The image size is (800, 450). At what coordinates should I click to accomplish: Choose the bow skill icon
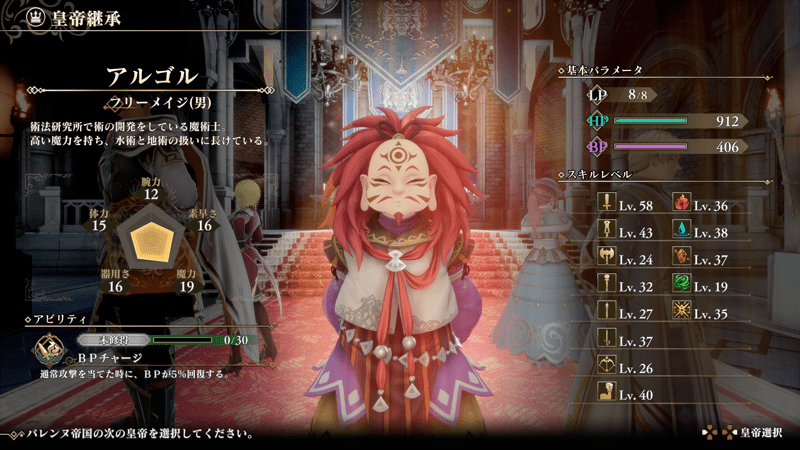pyautogui.click(x=607, y=367)
